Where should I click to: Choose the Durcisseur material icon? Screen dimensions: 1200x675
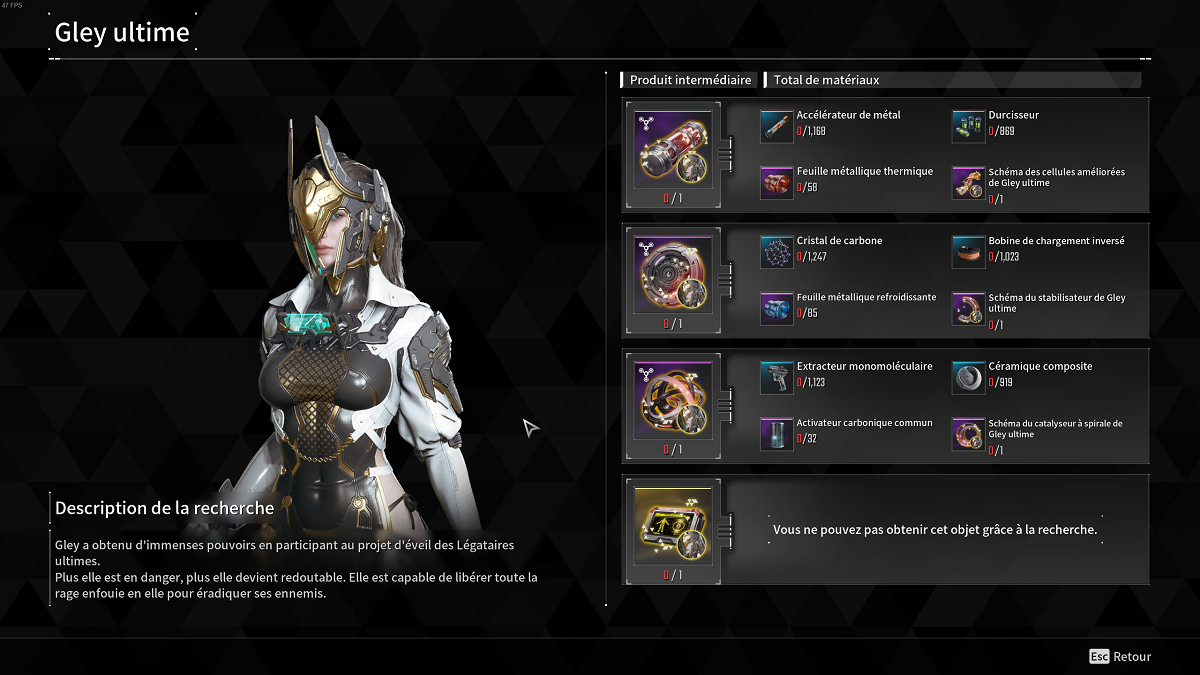pyautogui.click(x=968, y=126)
